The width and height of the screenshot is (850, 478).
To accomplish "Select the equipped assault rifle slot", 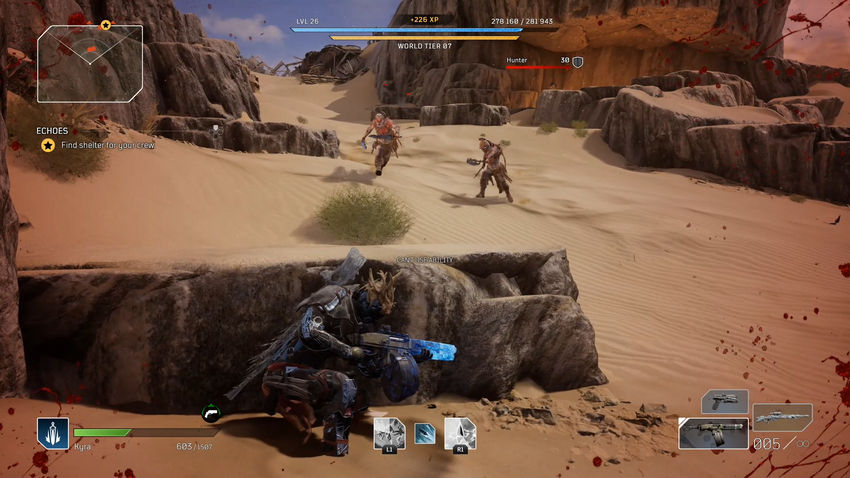I will pos(712,433).
